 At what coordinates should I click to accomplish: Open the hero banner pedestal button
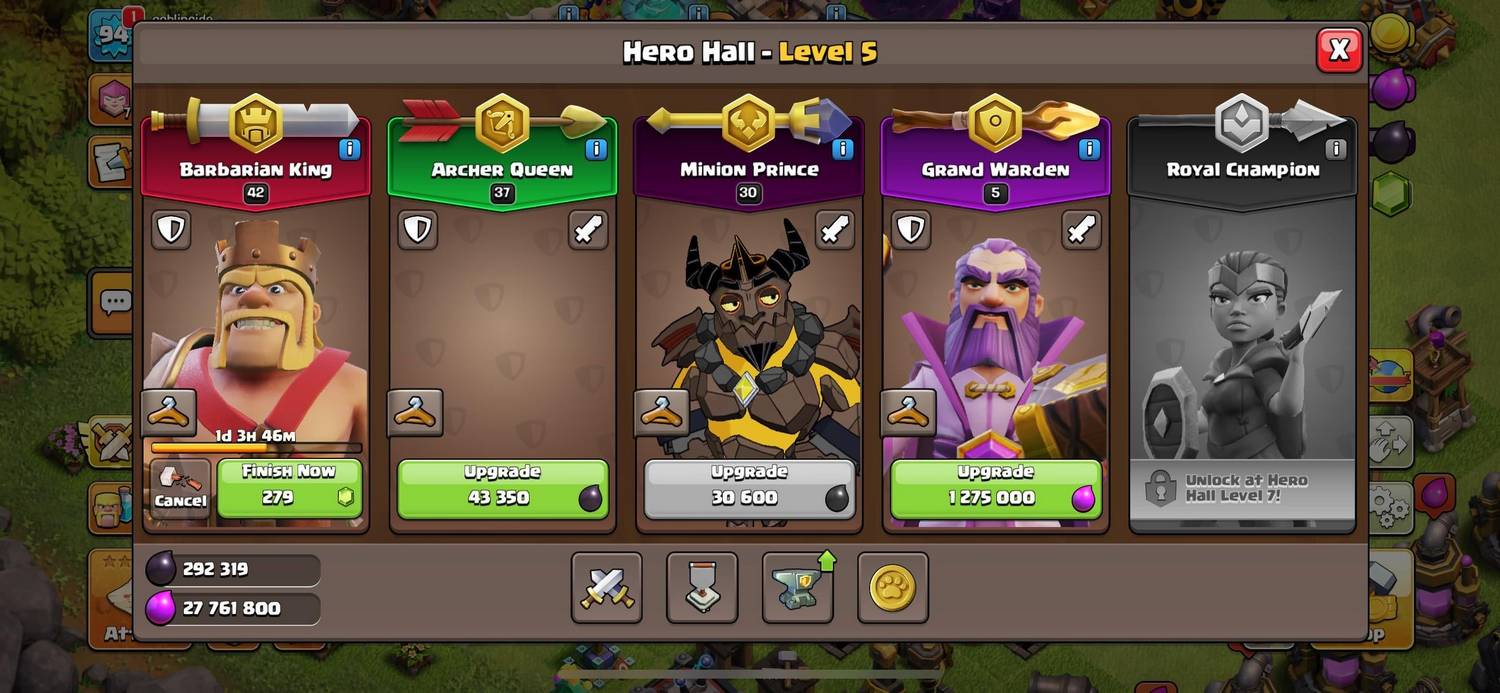(x=702, y=588)
